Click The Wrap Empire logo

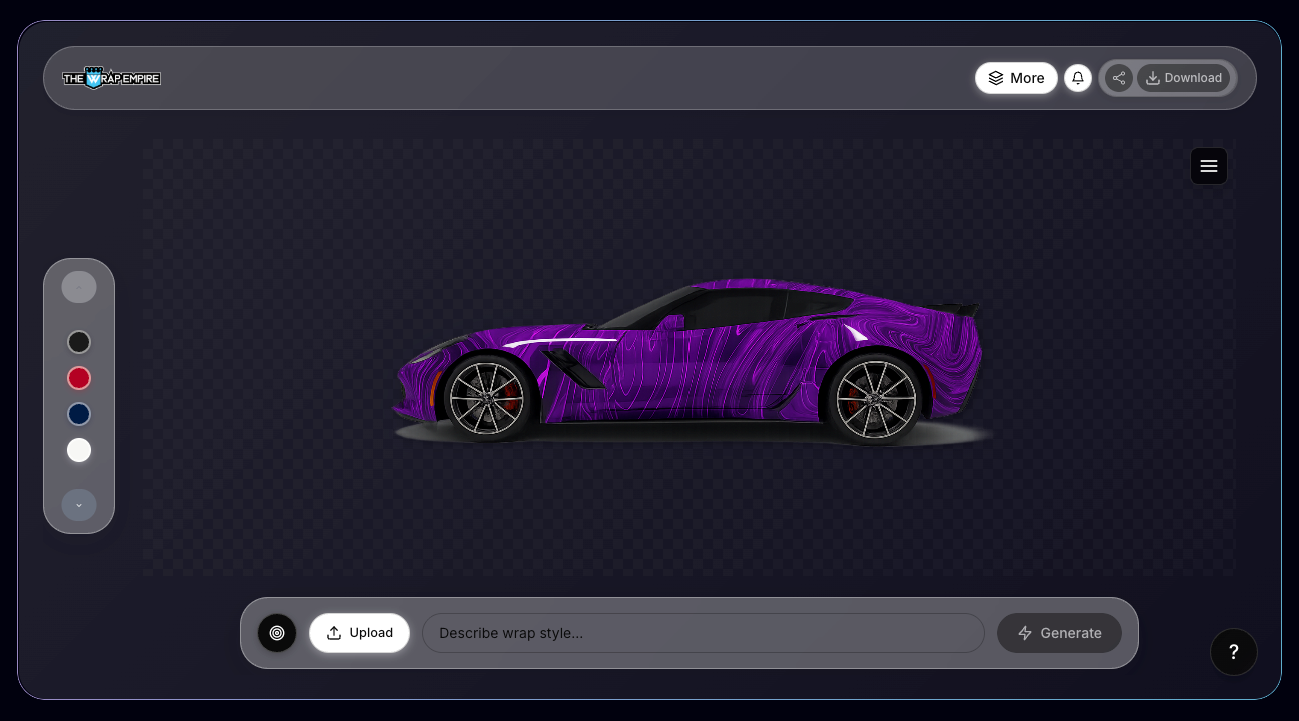(111, 77)
